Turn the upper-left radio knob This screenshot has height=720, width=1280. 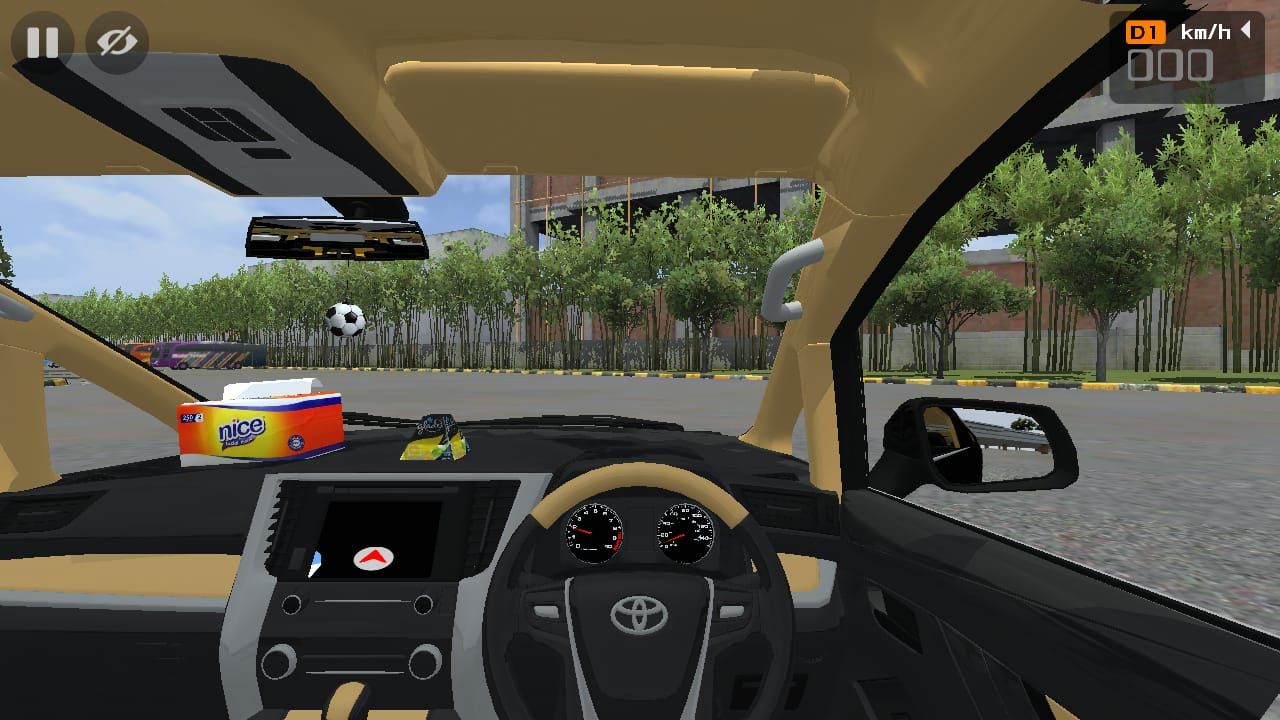291,605
